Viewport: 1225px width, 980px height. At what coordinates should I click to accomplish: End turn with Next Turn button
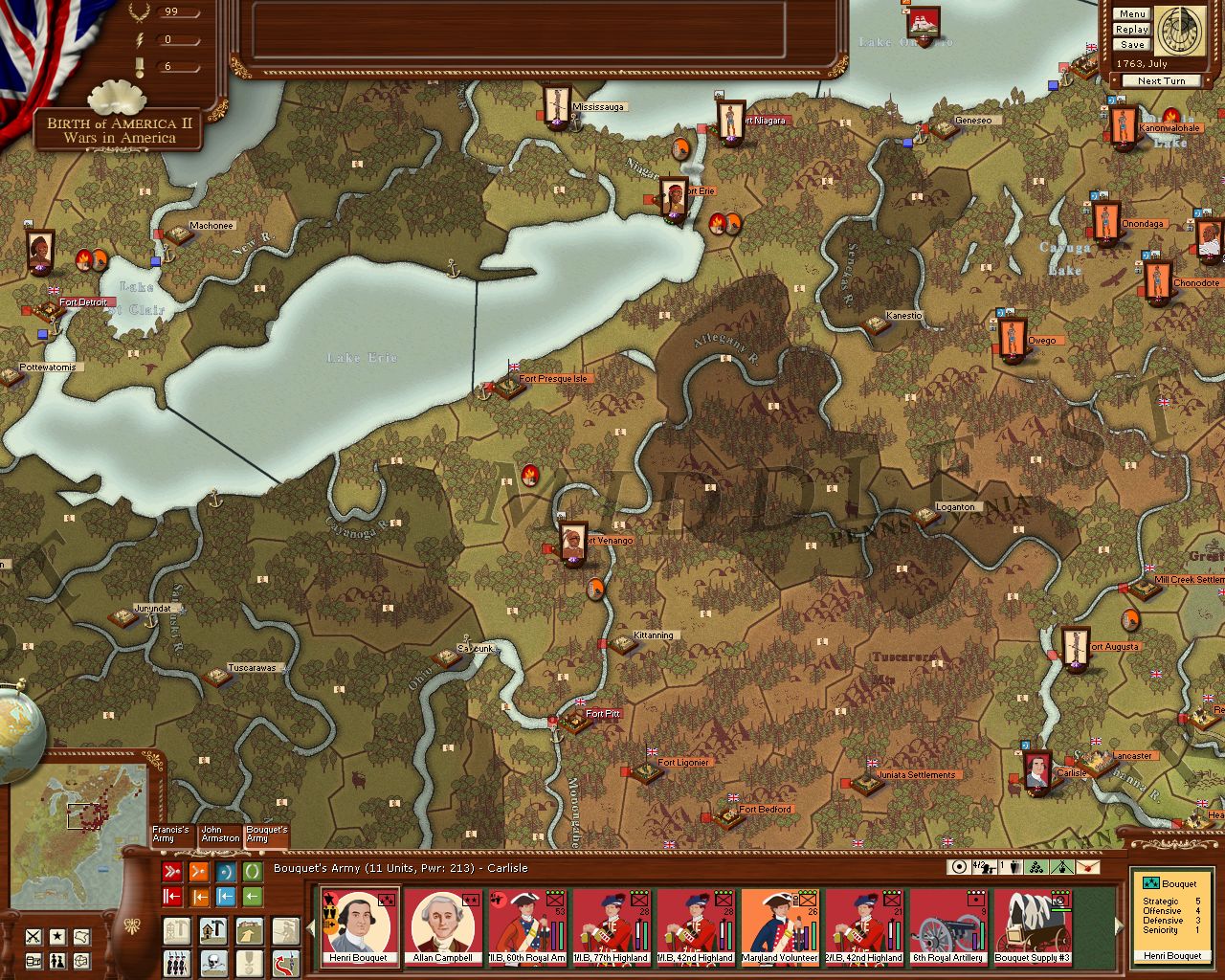pos(1161,81)
